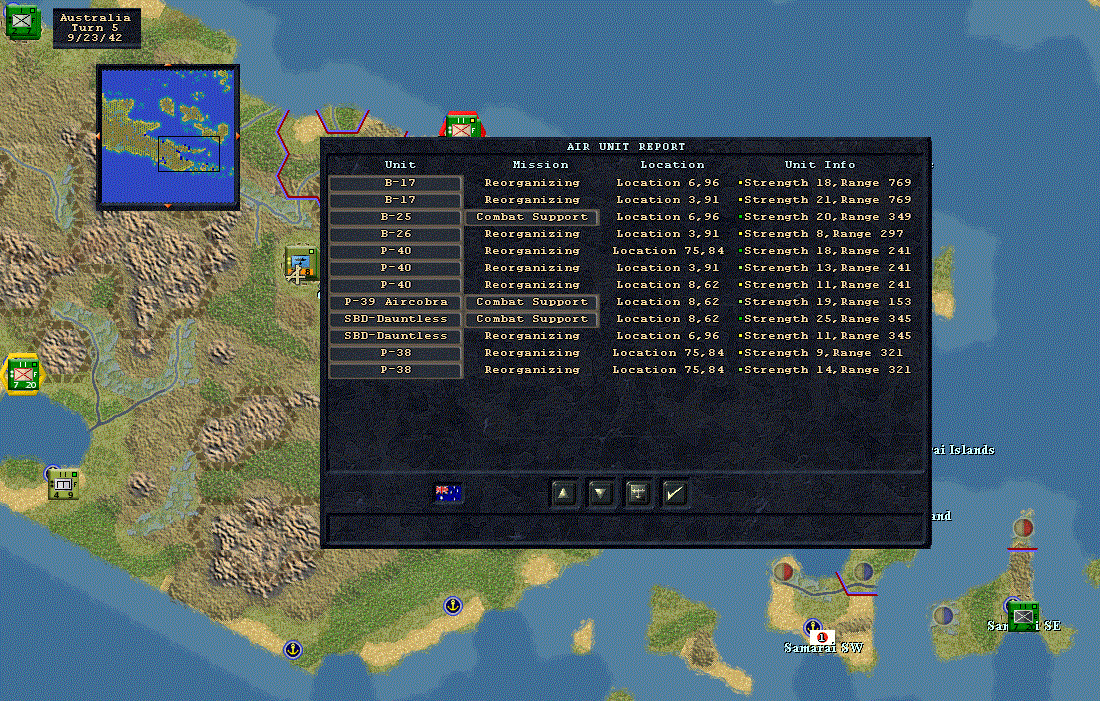
Task: Click the down arrow button below the list
Action: [601, 493]
